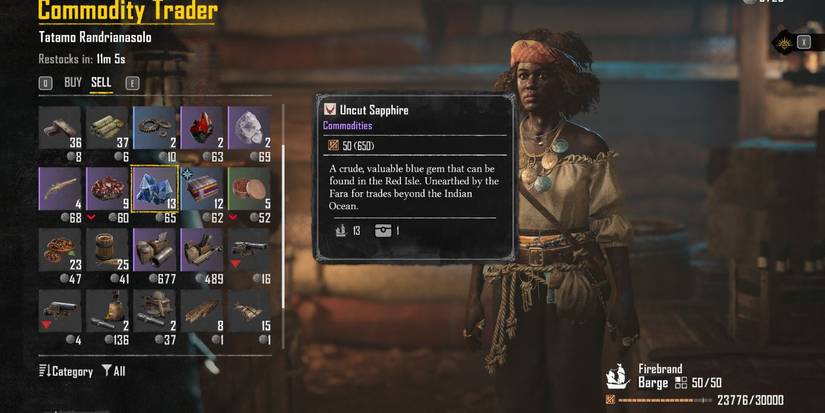Switch to the SELL tab
The width and height of the screenshot is (825, 413).
[x=101, y=83]
